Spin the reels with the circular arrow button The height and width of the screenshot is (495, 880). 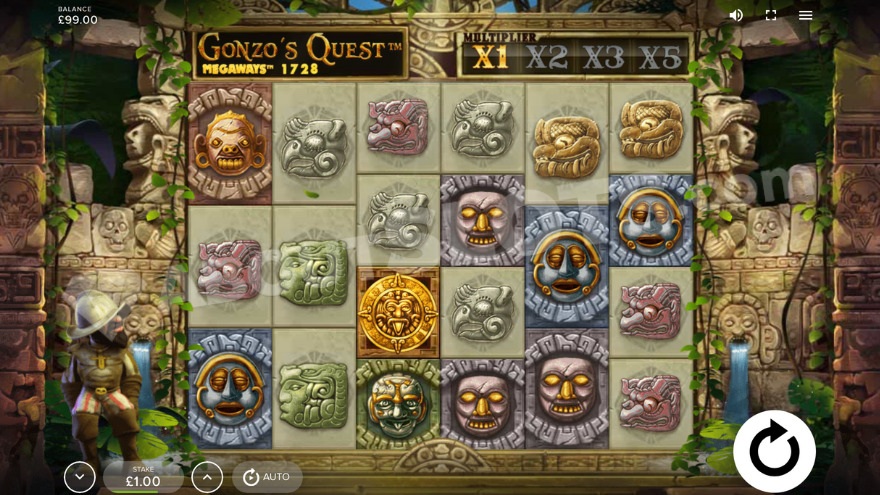[774, 450]
